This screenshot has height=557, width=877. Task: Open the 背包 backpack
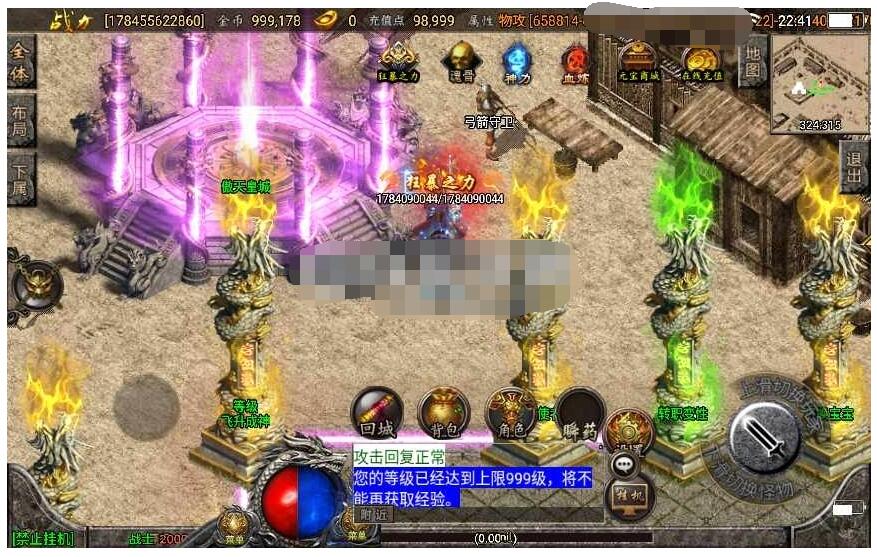click(x=443, y=412)
